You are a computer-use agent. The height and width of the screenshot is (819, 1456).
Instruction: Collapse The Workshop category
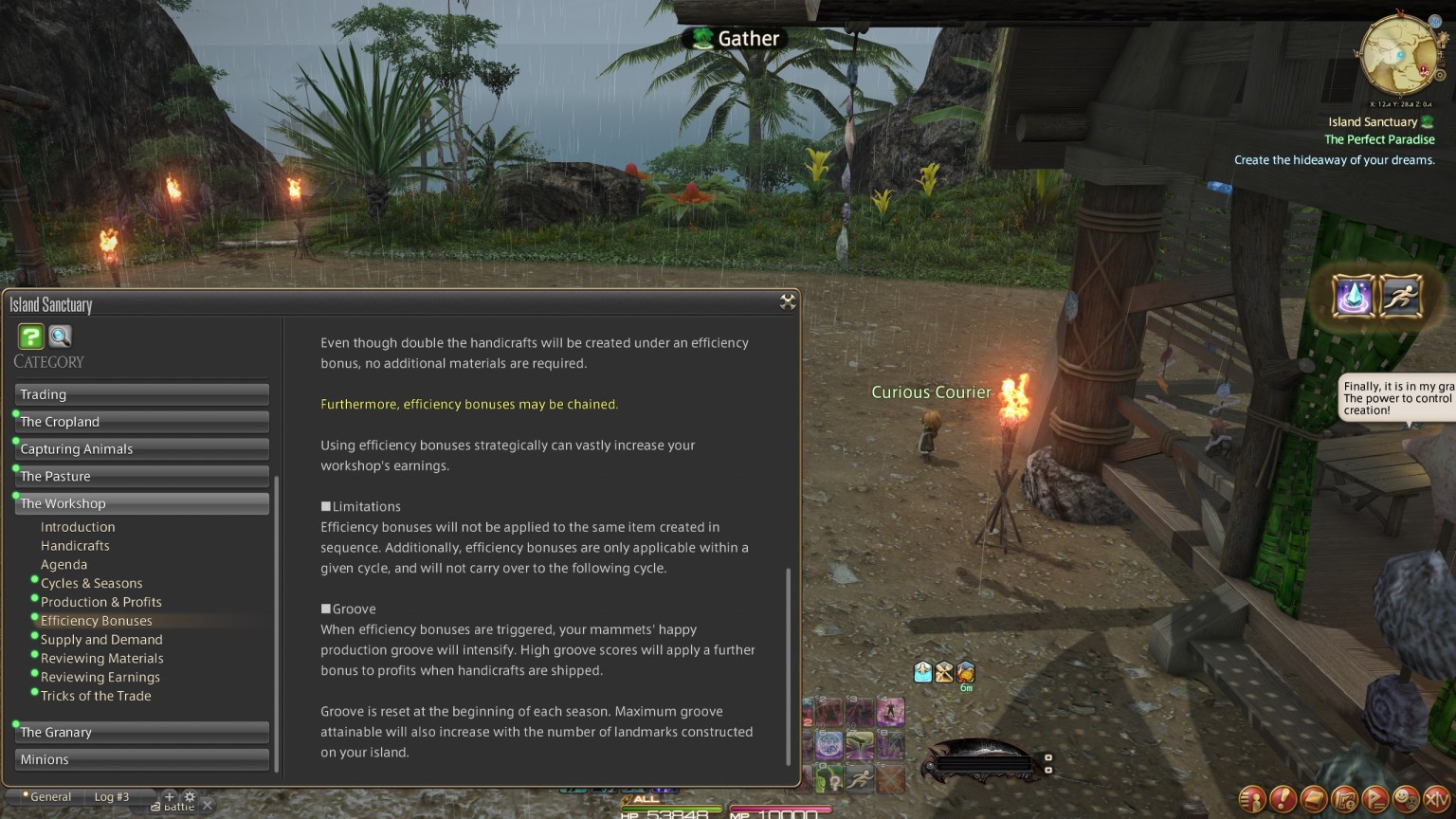(141, 503)
